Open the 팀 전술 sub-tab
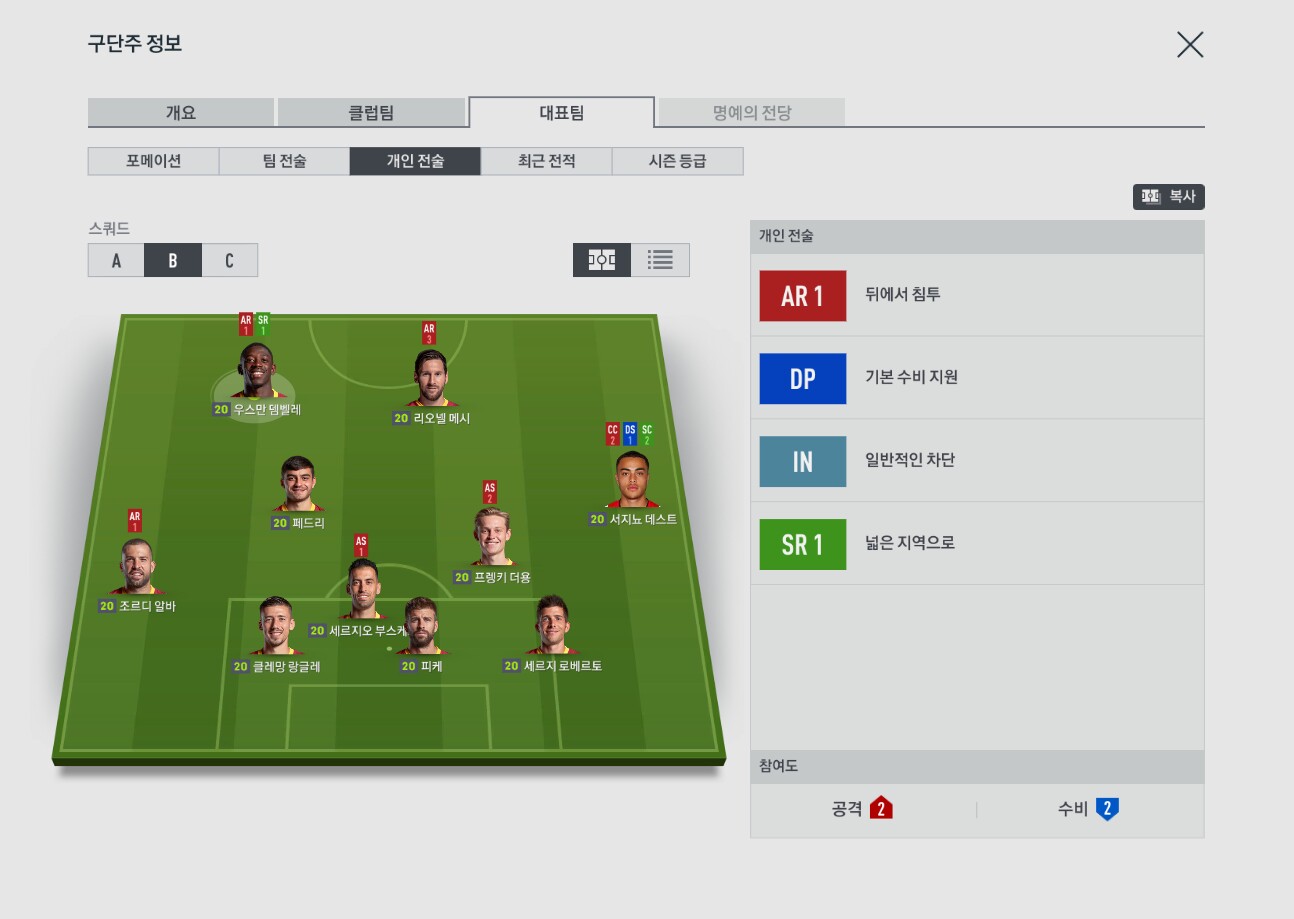 coord(284,161)
